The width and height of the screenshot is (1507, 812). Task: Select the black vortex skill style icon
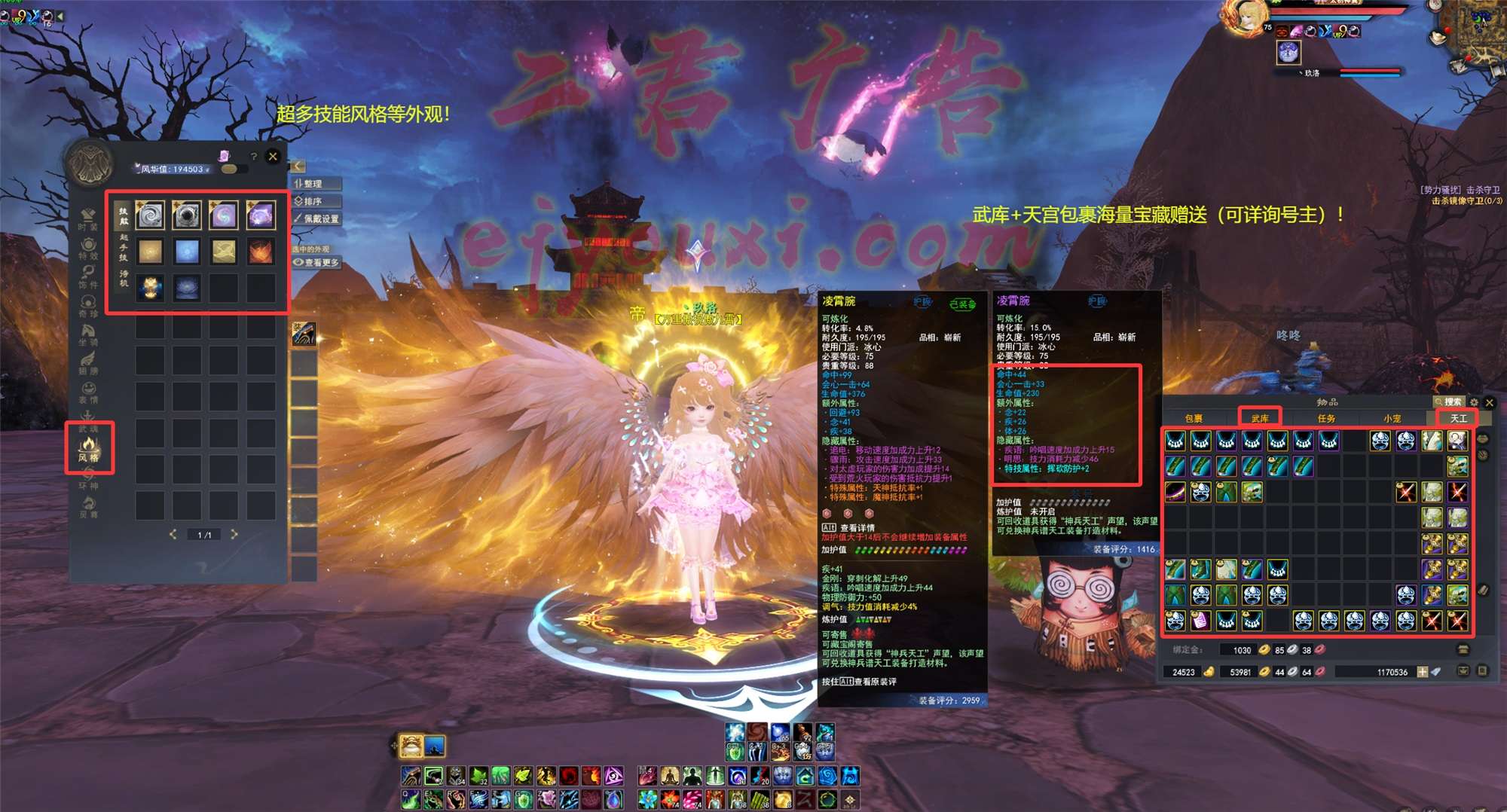(x=186, y=215)
